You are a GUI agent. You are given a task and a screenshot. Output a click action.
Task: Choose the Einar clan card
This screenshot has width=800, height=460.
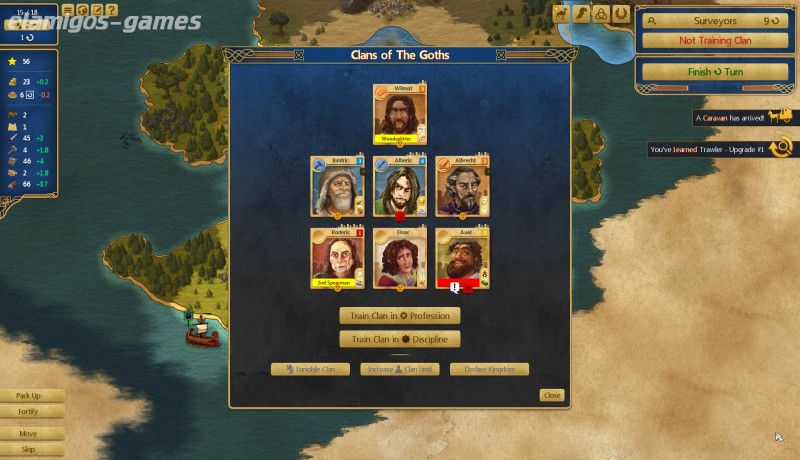pos(399,258)
